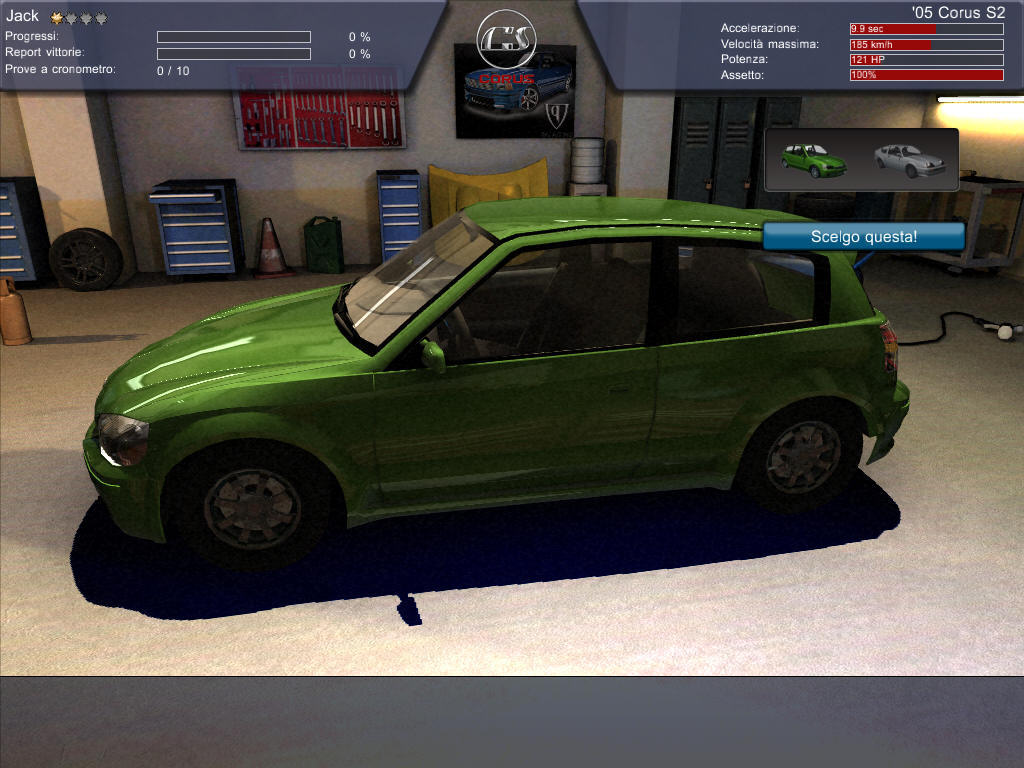Confirm choice with Scelgo questa! button
Image resolution: width=1024 pixels, height=768 pixels.
tap(863, 237)
